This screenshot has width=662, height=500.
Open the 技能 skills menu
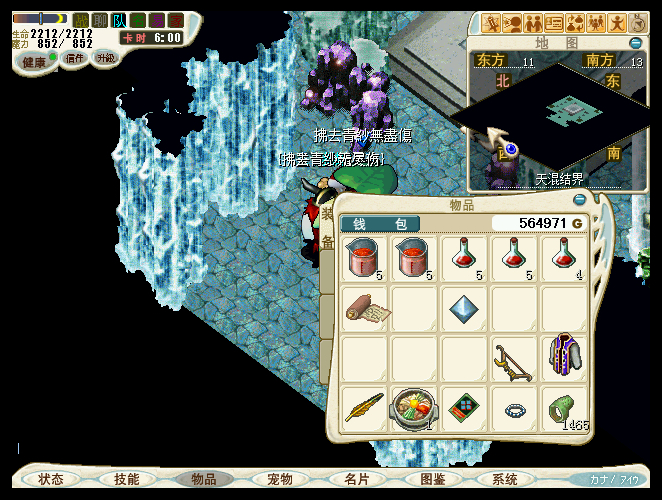point(127,479)
